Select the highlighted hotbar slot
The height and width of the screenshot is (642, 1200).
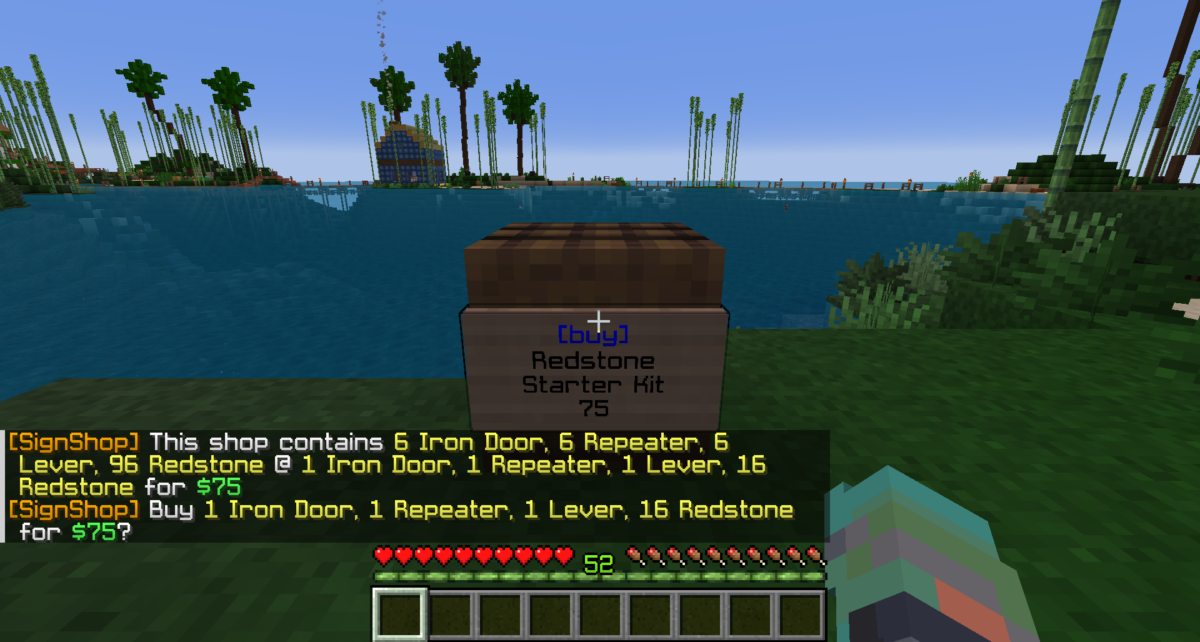[401, 614]
